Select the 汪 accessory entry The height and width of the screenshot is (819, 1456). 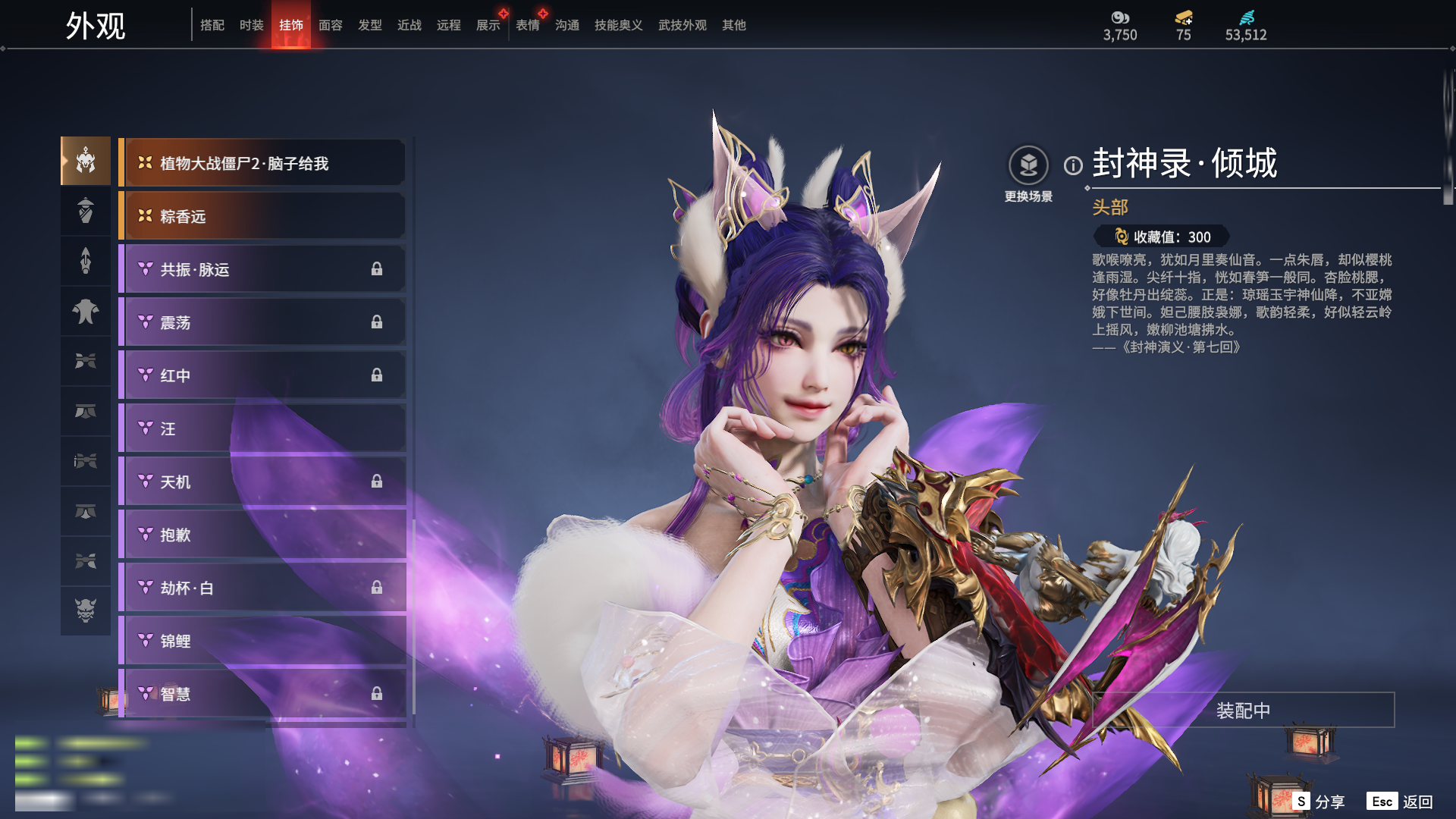[262, 428]
